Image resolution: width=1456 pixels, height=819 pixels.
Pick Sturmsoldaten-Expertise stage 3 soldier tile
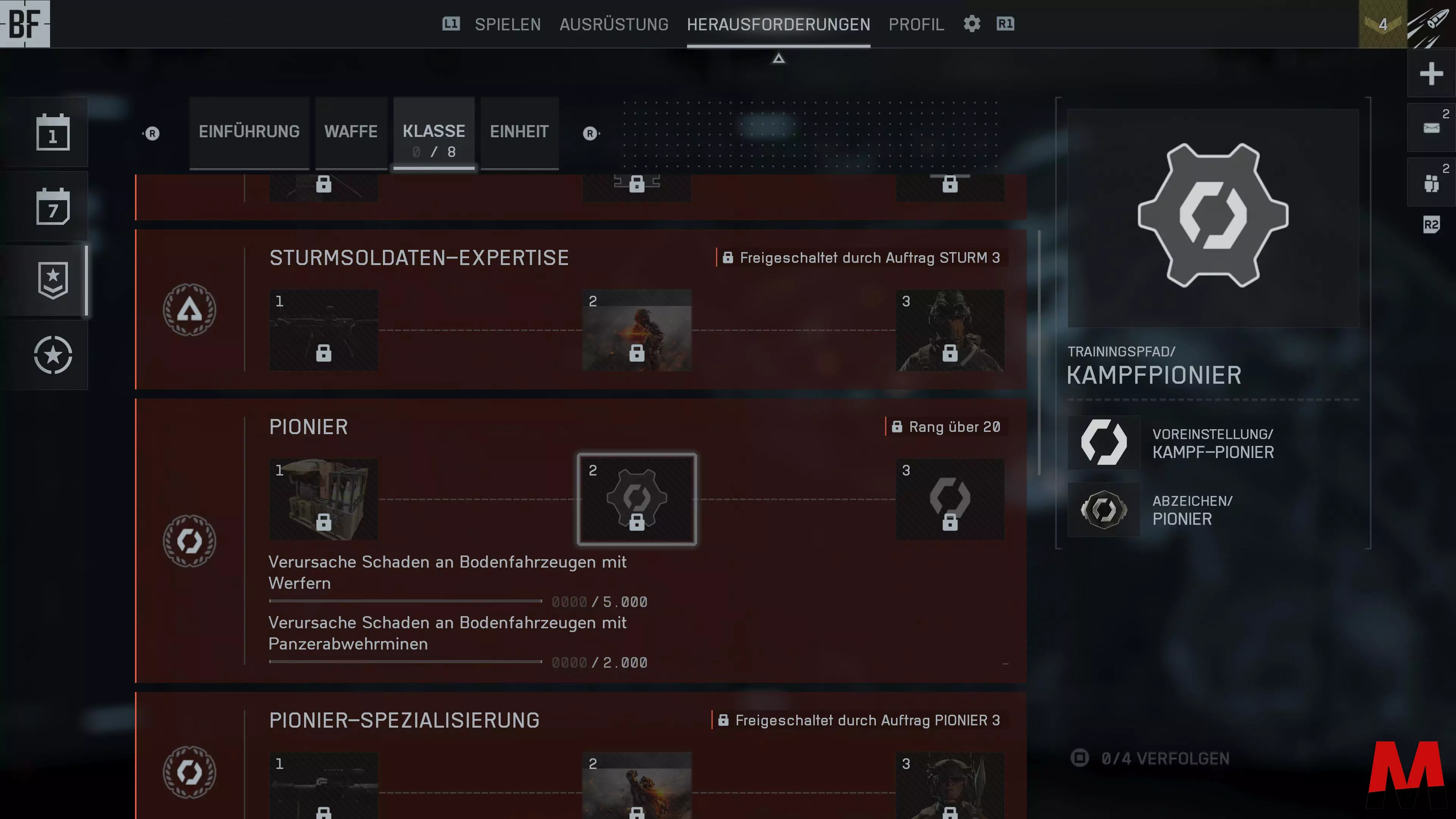coord(949,330)
